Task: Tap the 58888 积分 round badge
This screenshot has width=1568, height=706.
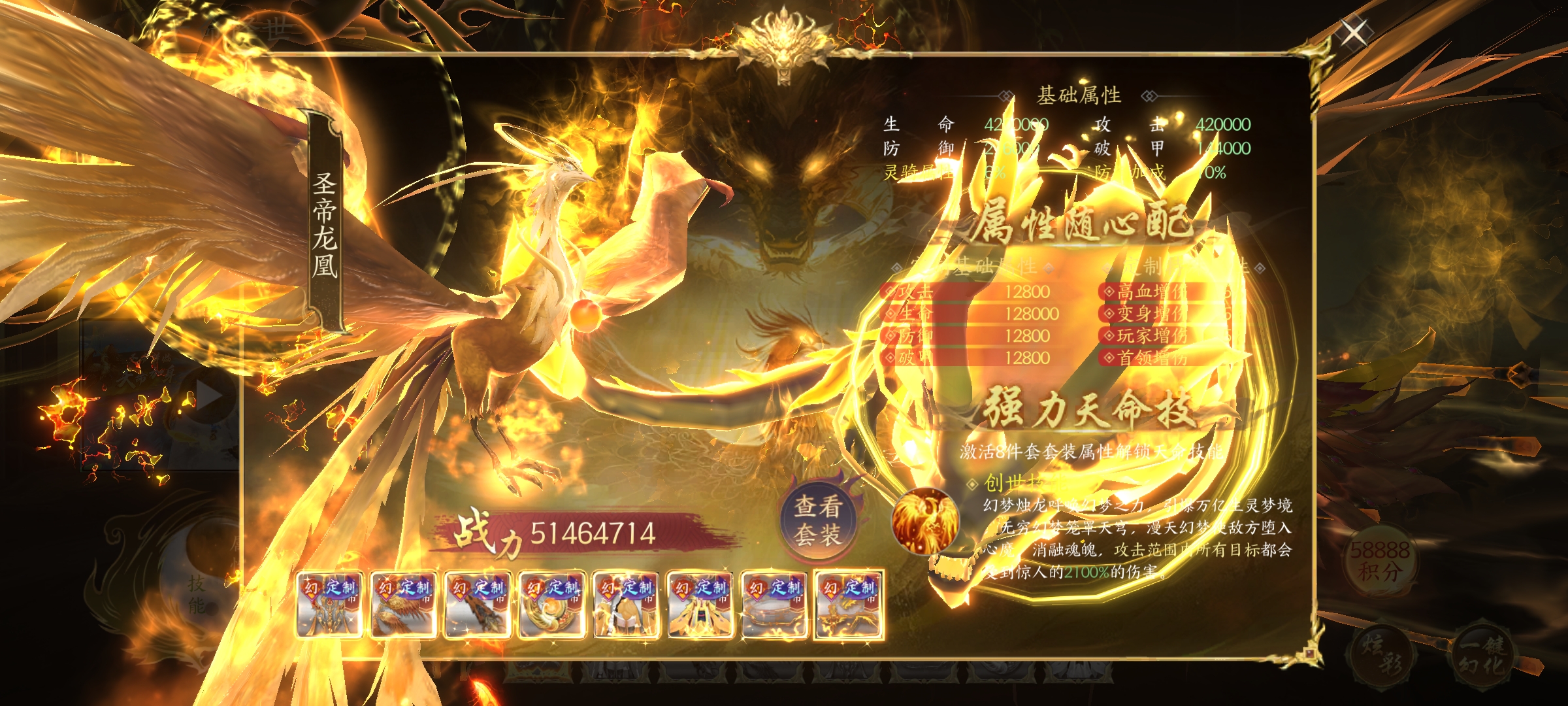Action: pyautogui.click(x=1380, y=561)
